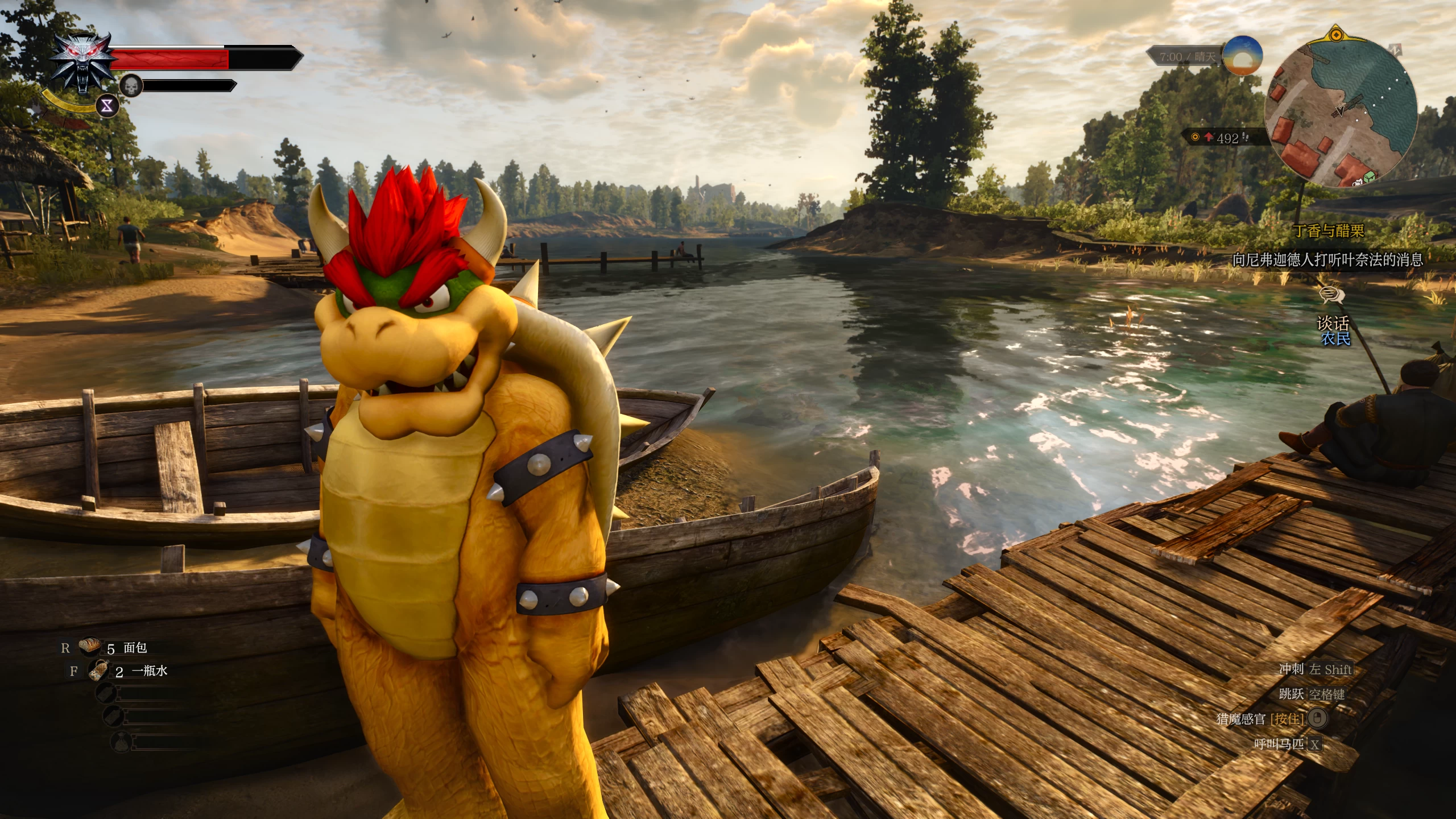The width and height of the screenshot is (1456, 819).
Task: Click the sun weather icon by the clock
Action: pos(1243,56)
